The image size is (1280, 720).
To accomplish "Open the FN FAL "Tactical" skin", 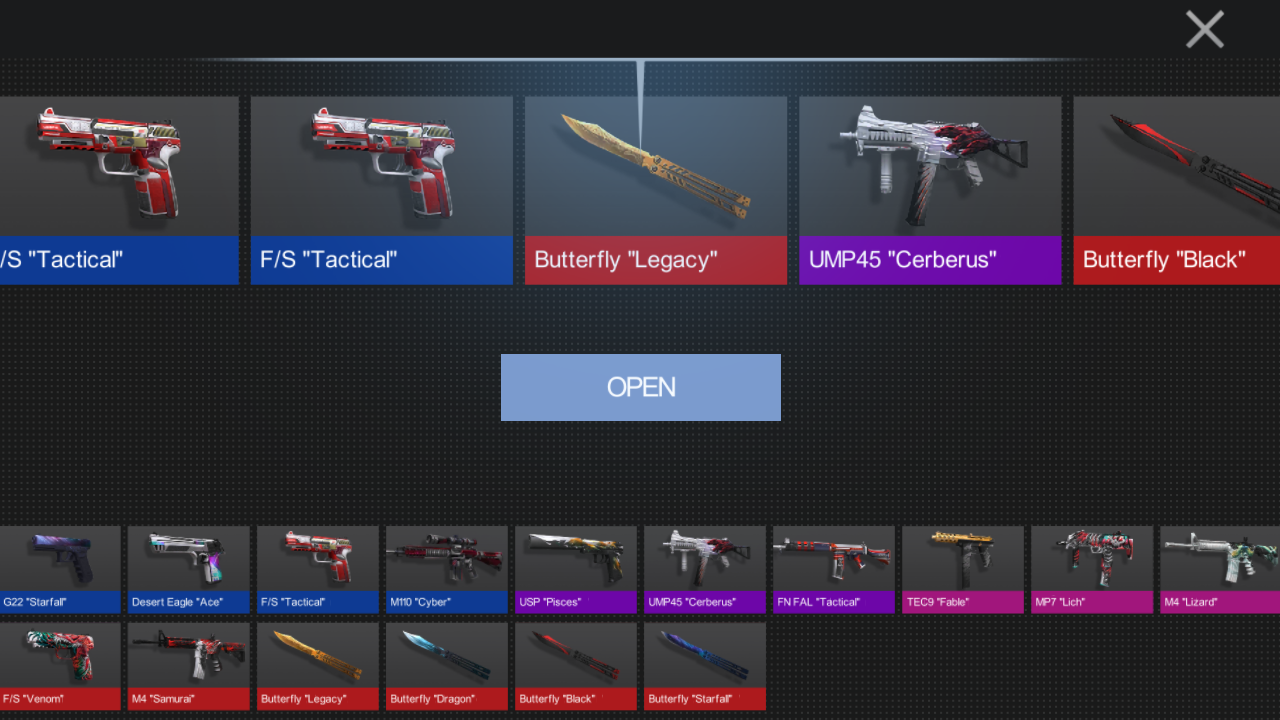I will tap(834, 568).
